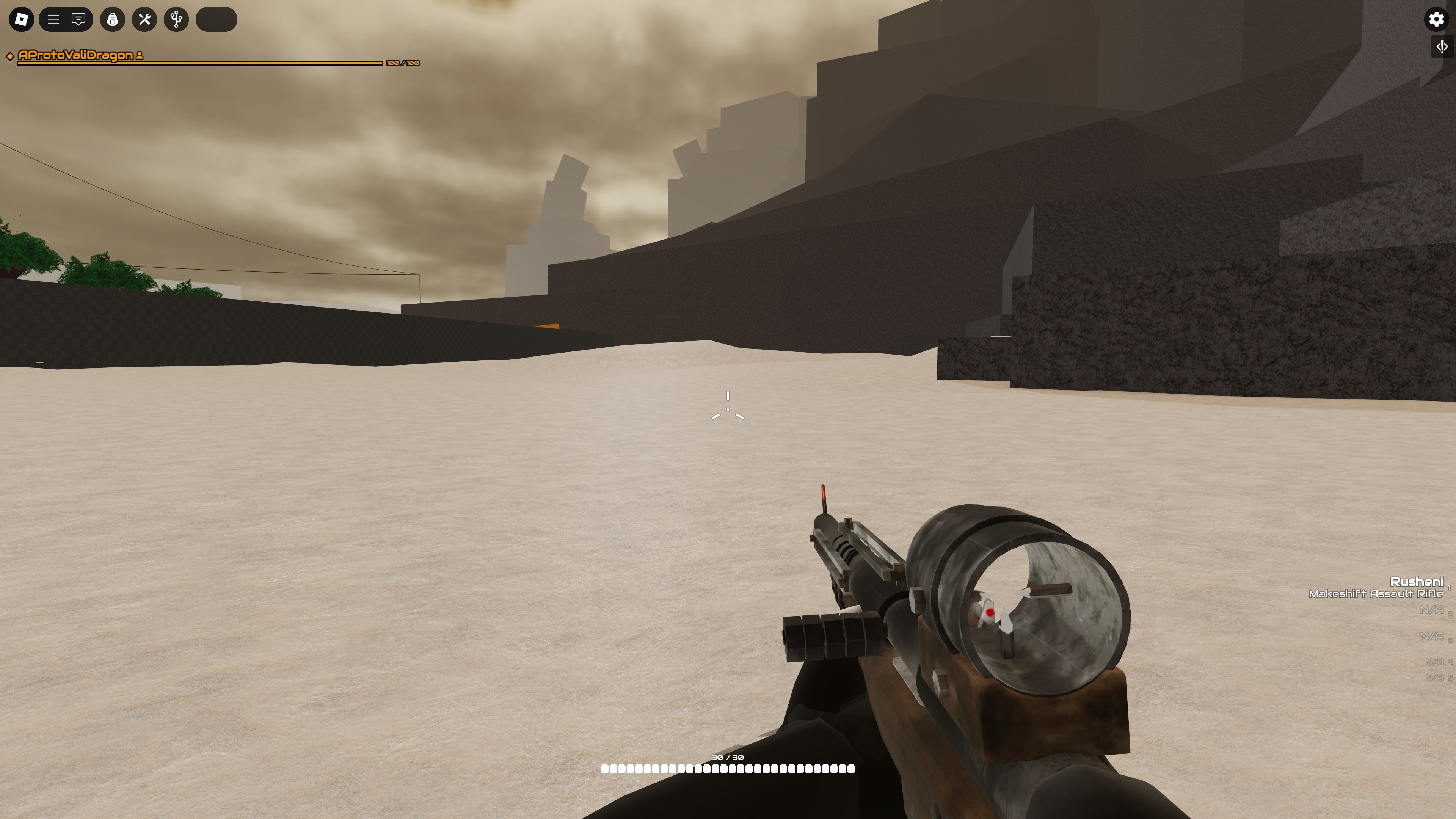
Task: Click the blank dark pill button
Action: [x=216, y=19]
